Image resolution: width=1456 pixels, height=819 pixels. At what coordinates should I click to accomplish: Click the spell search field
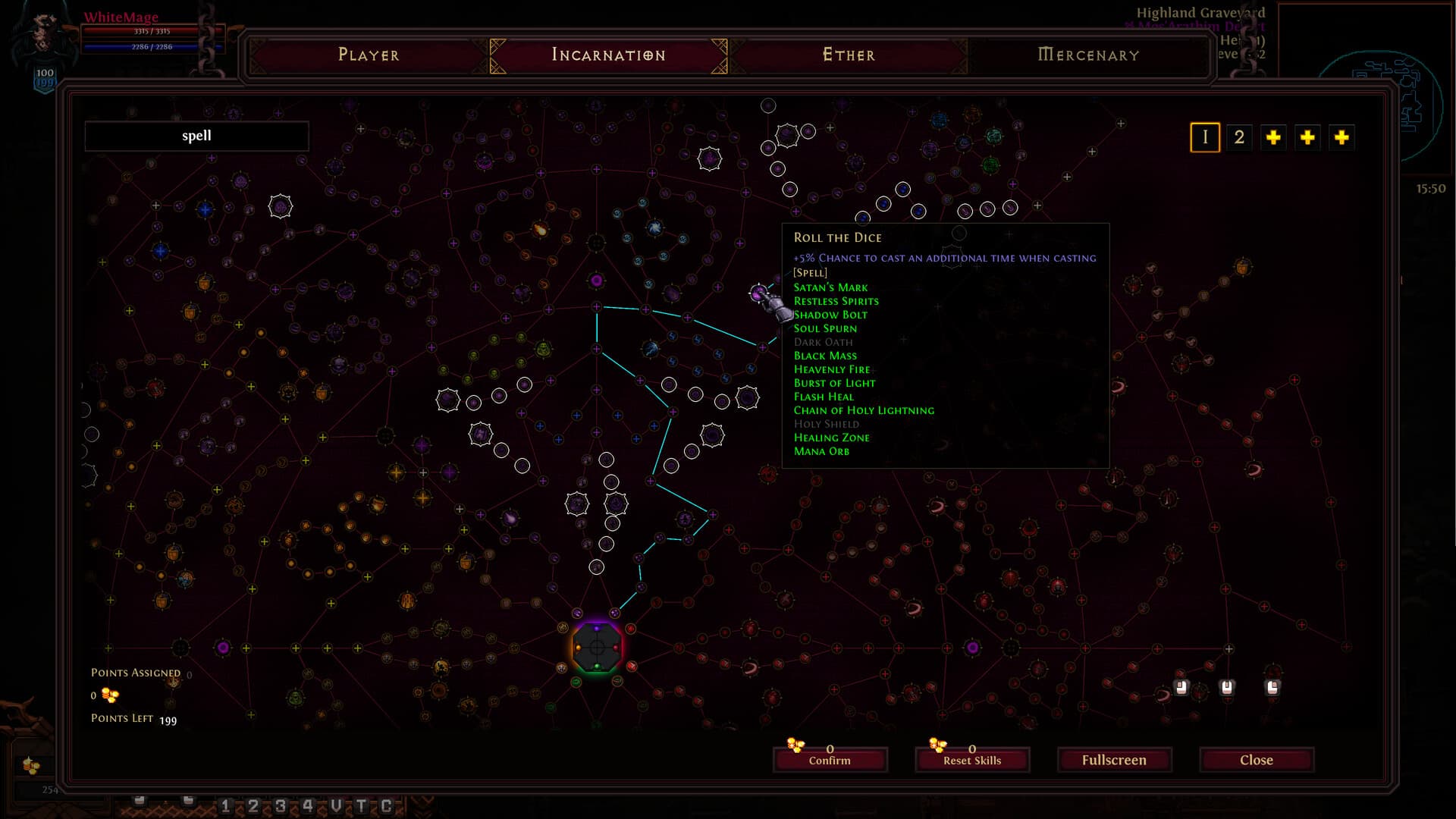pyautogui.click(x=196, y=136)
